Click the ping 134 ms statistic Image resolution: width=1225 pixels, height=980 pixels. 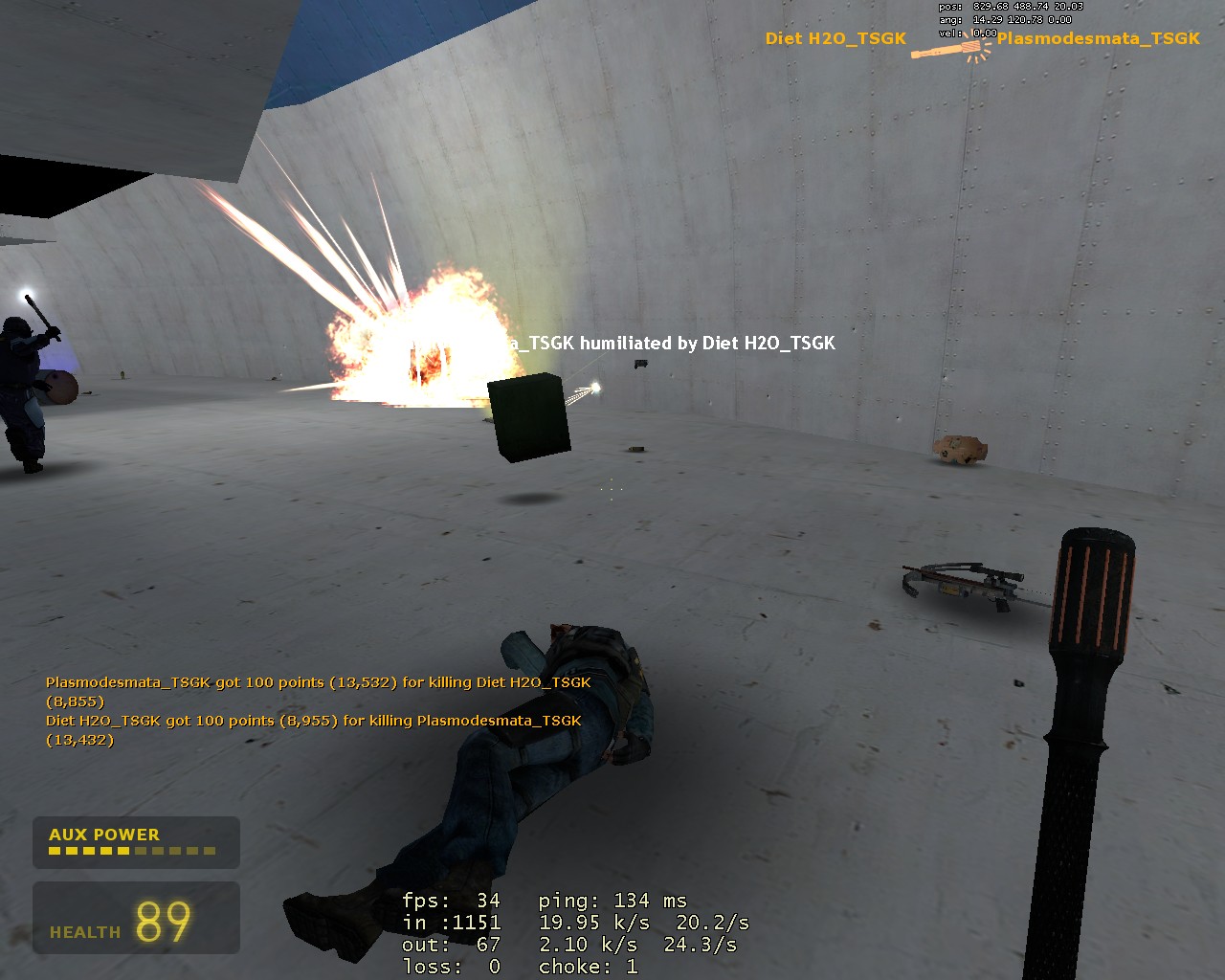pyautogui.click(x=612, y=901)
